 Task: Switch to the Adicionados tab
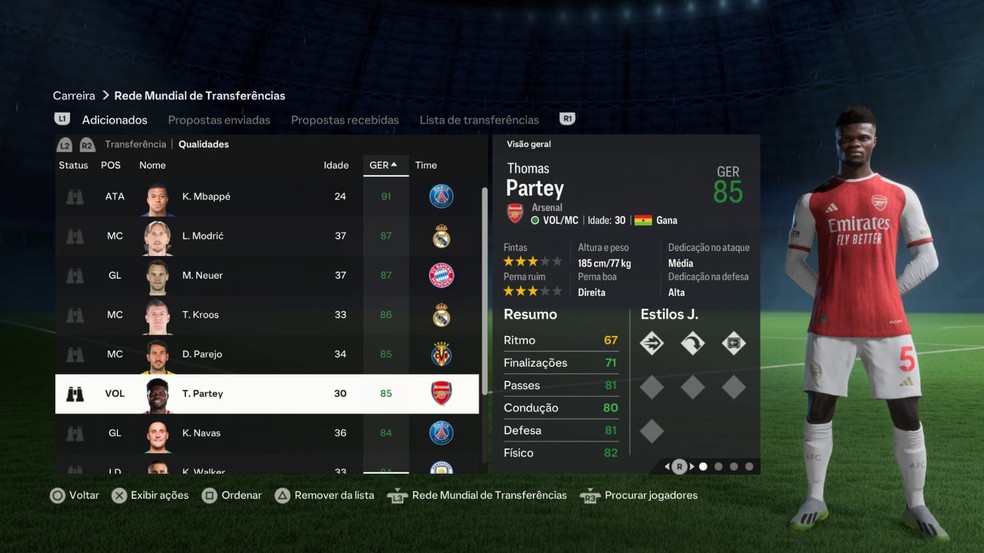pos(114,120)
